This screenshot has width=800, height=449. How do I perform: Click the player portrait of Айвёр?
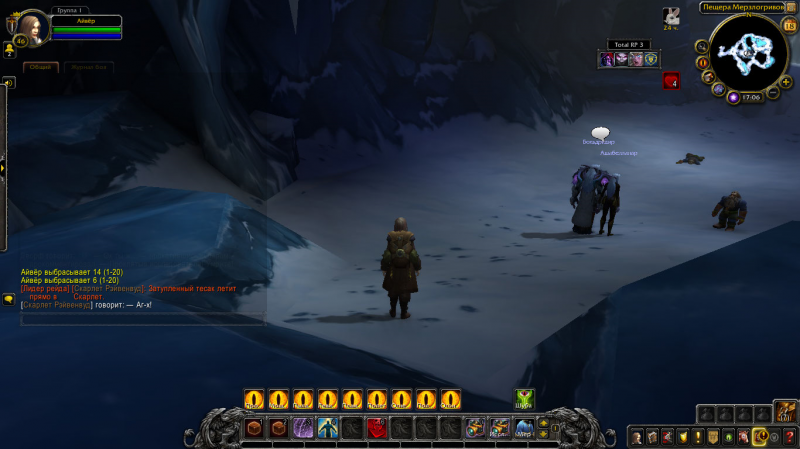[32, 27]
